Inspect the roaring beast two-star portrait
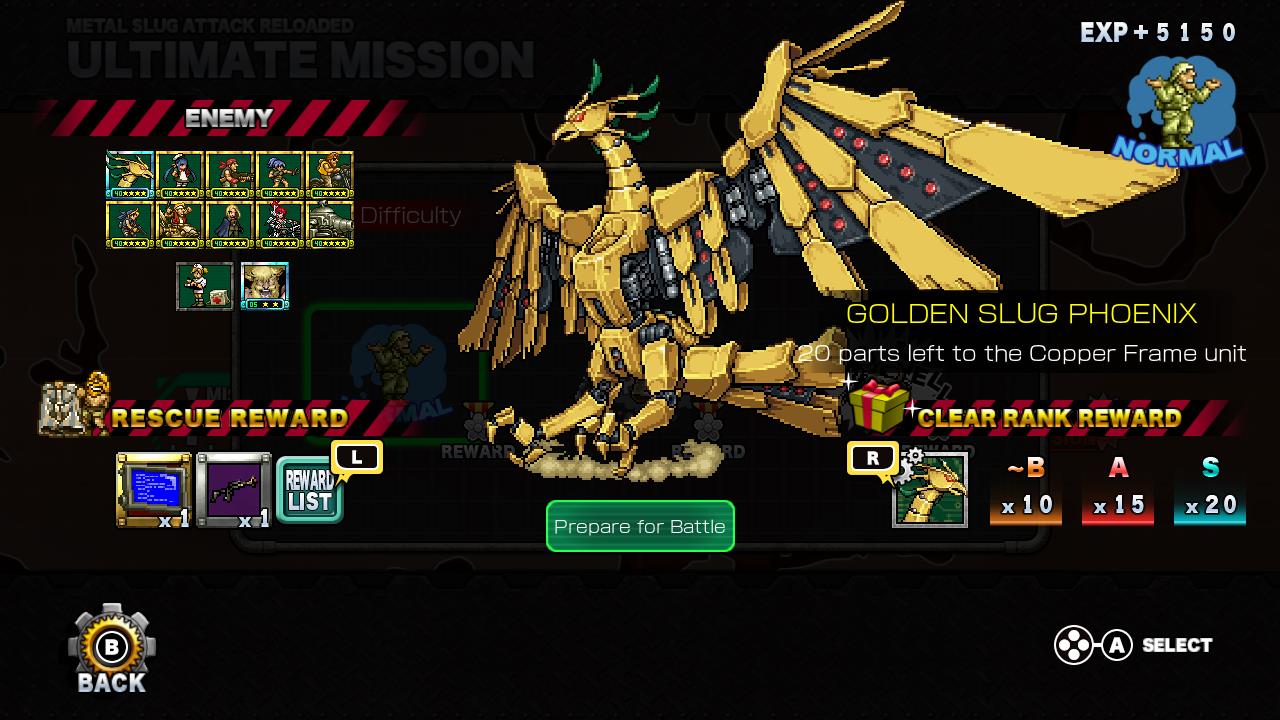Image resolution: width=1280 pixels, height=720 pixels. click(265, 286)
